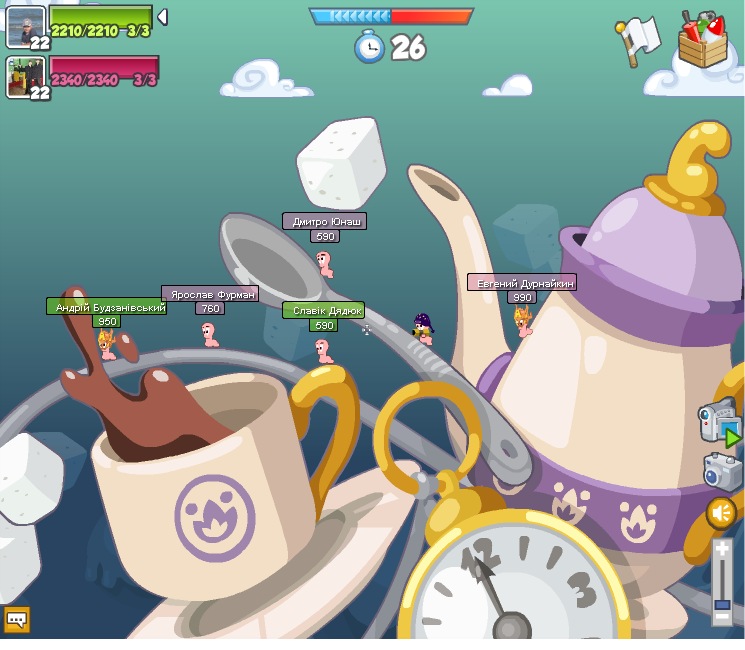Toggle sound with the speaker button
Screen dimensions: 745x650
721,513
